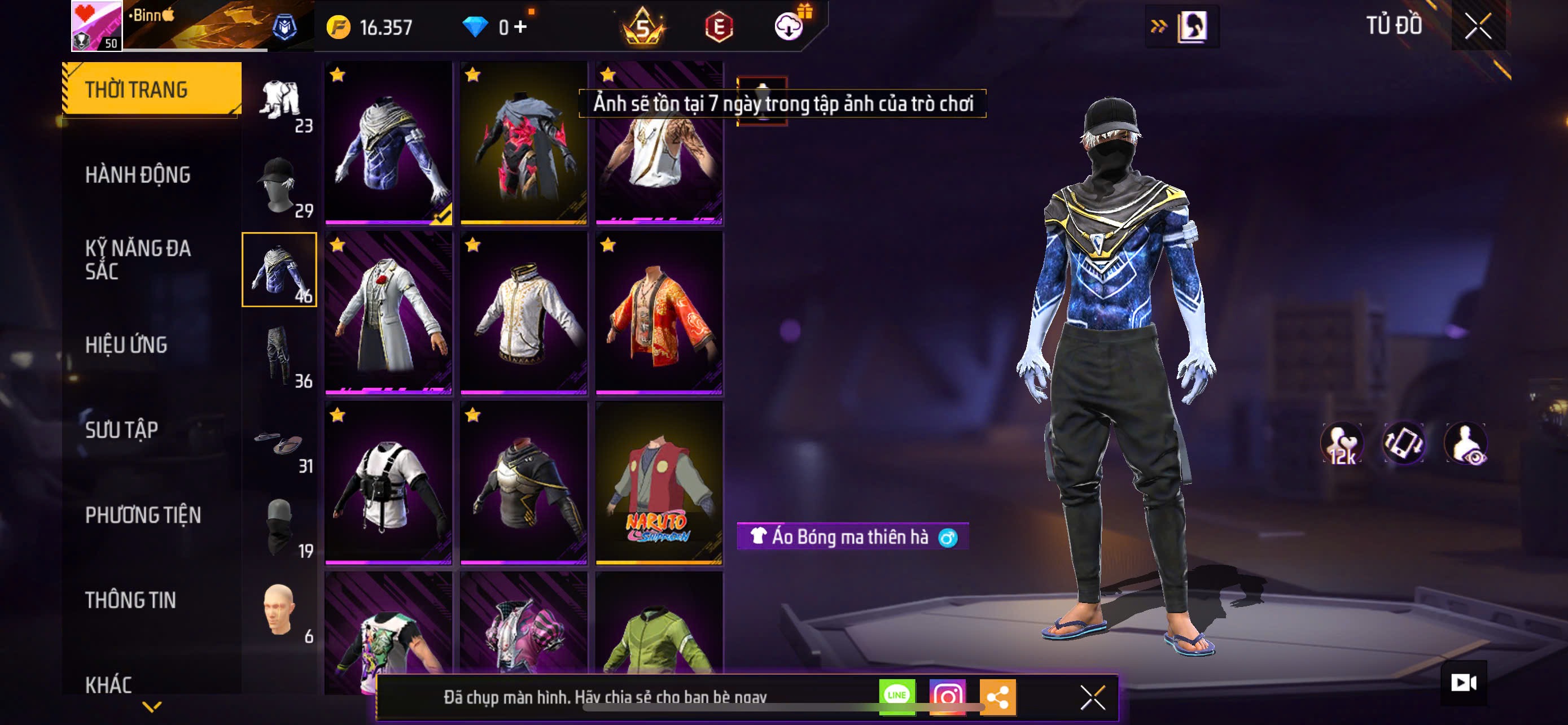This screenshot has width=1568, height=725.
Task: Go to the SƯU TẬP section
Action: pos(122,430)
